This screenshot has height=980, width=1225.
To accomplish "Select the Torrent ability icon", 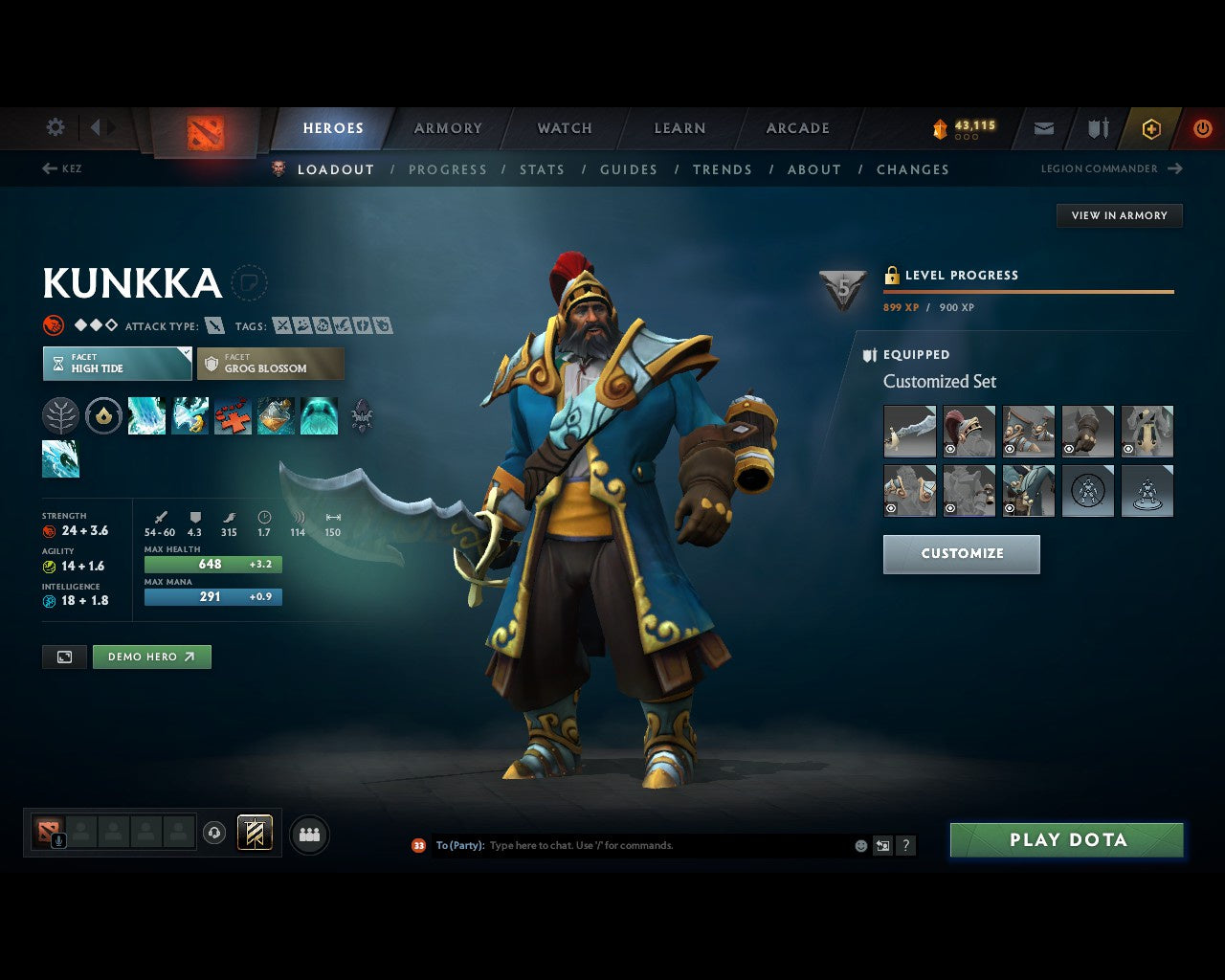I will click(x=146, y=415).
